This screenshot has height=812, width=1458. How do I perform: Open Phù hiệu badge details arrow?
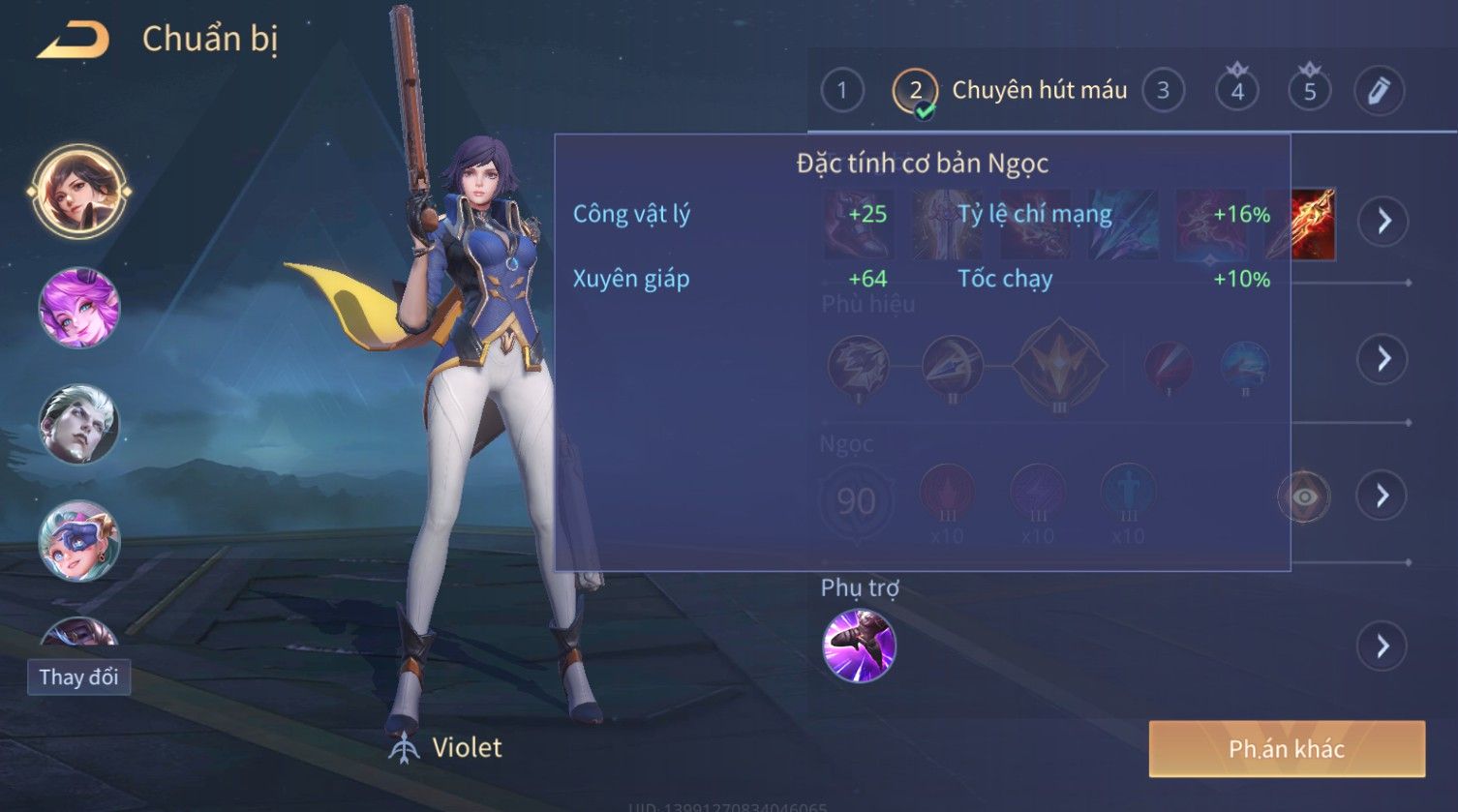1382,359
